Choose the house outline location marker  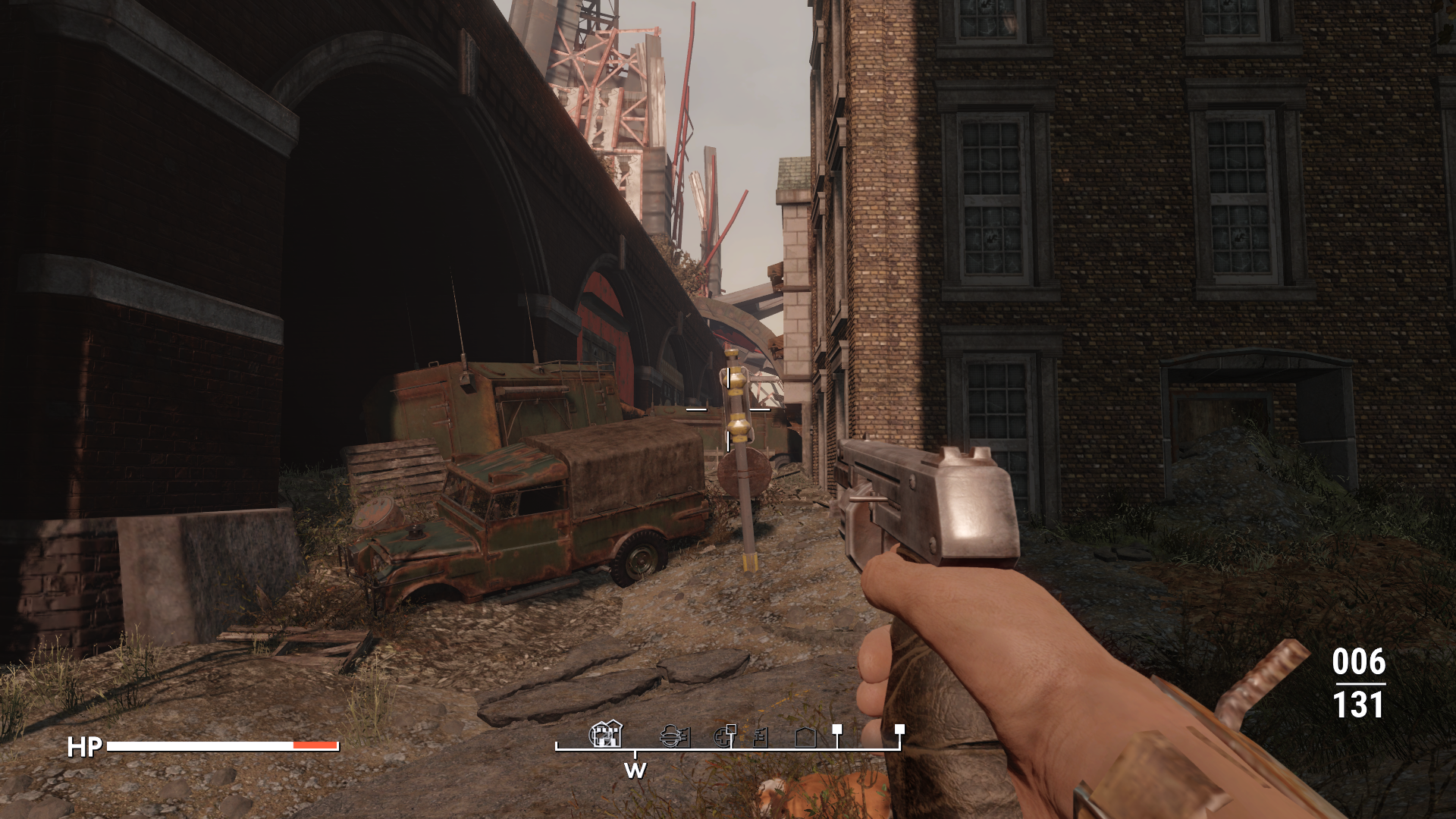[x=805, y=736]
